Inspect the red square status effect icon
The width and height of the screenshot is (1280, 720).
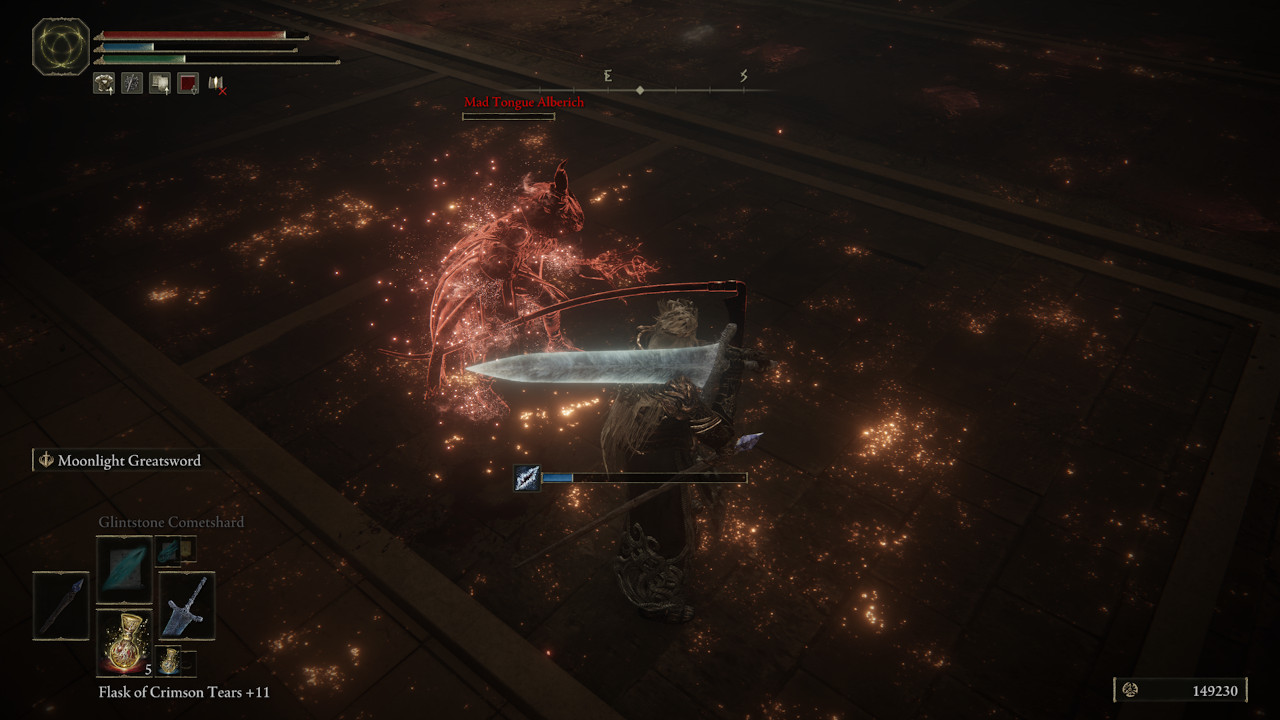point(188,84)
